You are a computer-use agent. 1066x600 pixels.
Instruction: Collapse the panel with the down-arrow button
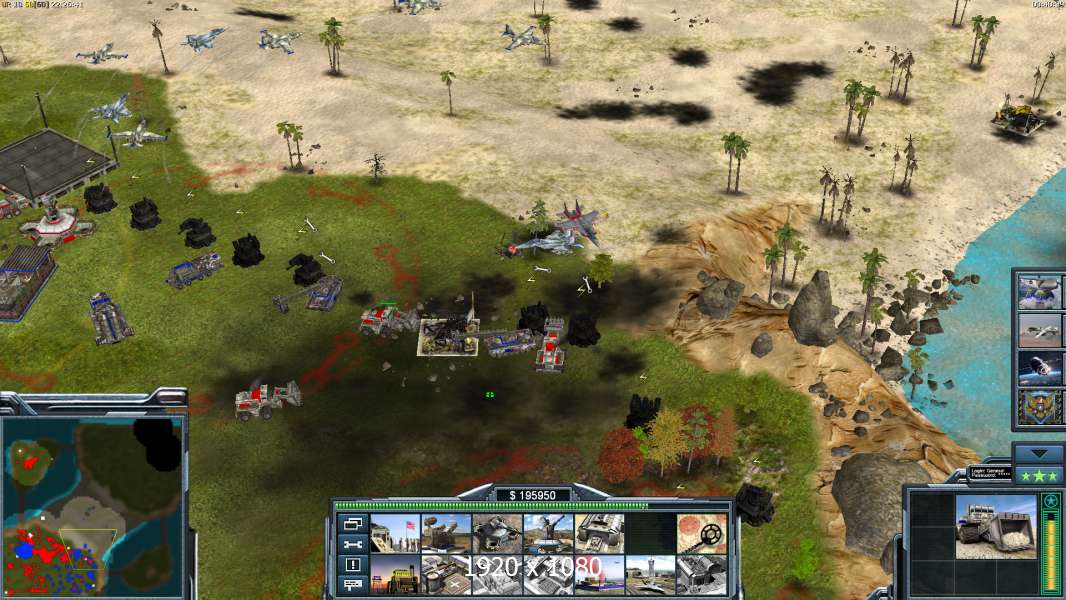(1038, 452)
